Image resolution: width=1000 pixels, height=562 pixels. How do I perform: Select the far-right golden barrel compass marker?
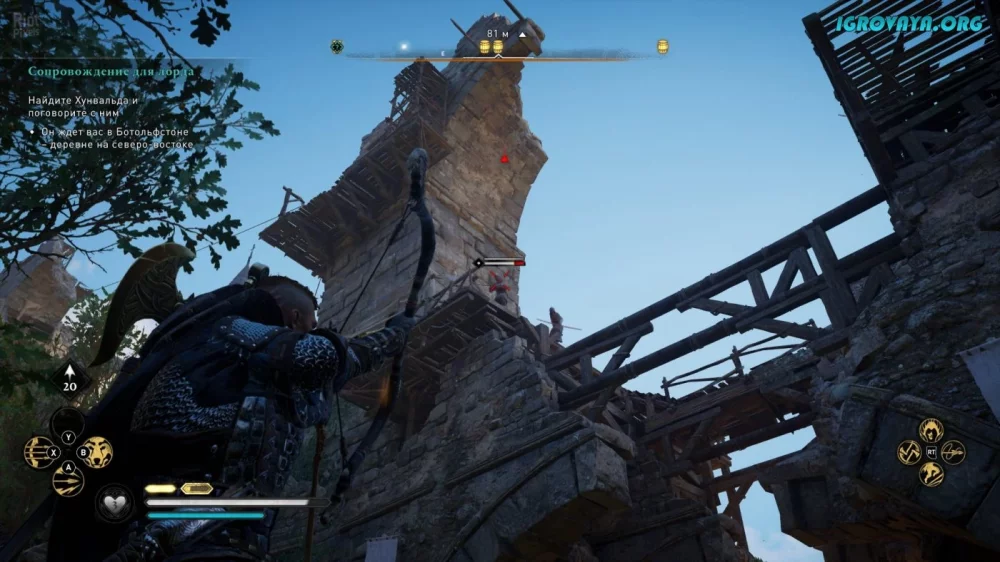click(x=662, y=46)
